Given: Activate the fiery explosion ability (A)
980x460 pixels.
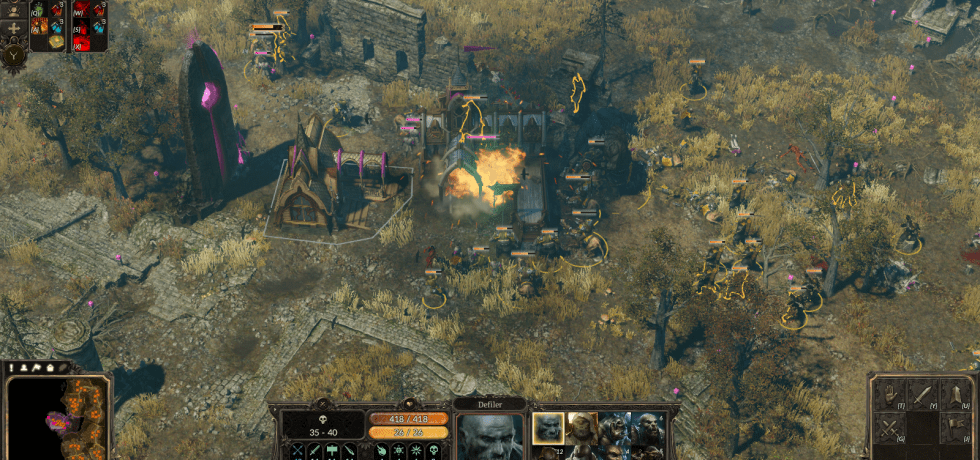Looking at the screenshot, I should click(x=38, y=25).
